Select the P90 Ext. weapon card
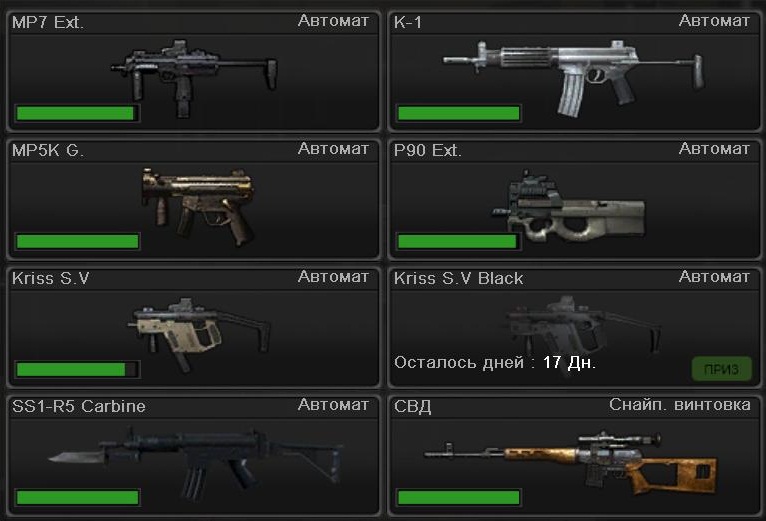766x521 pixels. tap(575, 198)
